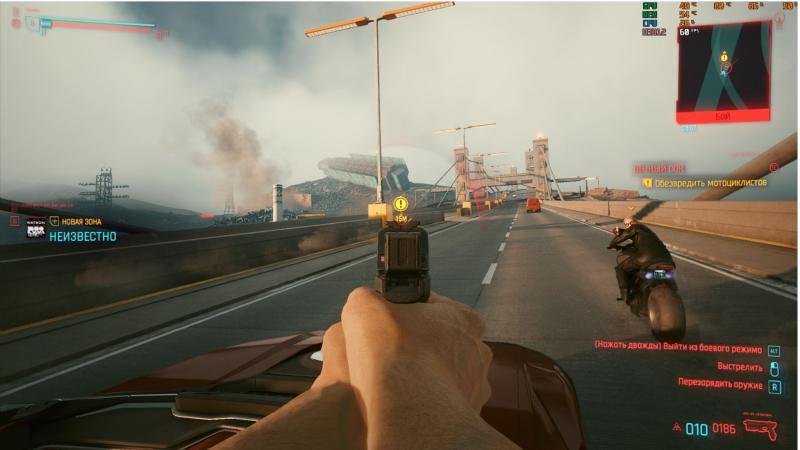The width and height of the screenshot is (800, 450).
Task: Select the yellow quest marker on the minimap
Action: tap(724, 59)
